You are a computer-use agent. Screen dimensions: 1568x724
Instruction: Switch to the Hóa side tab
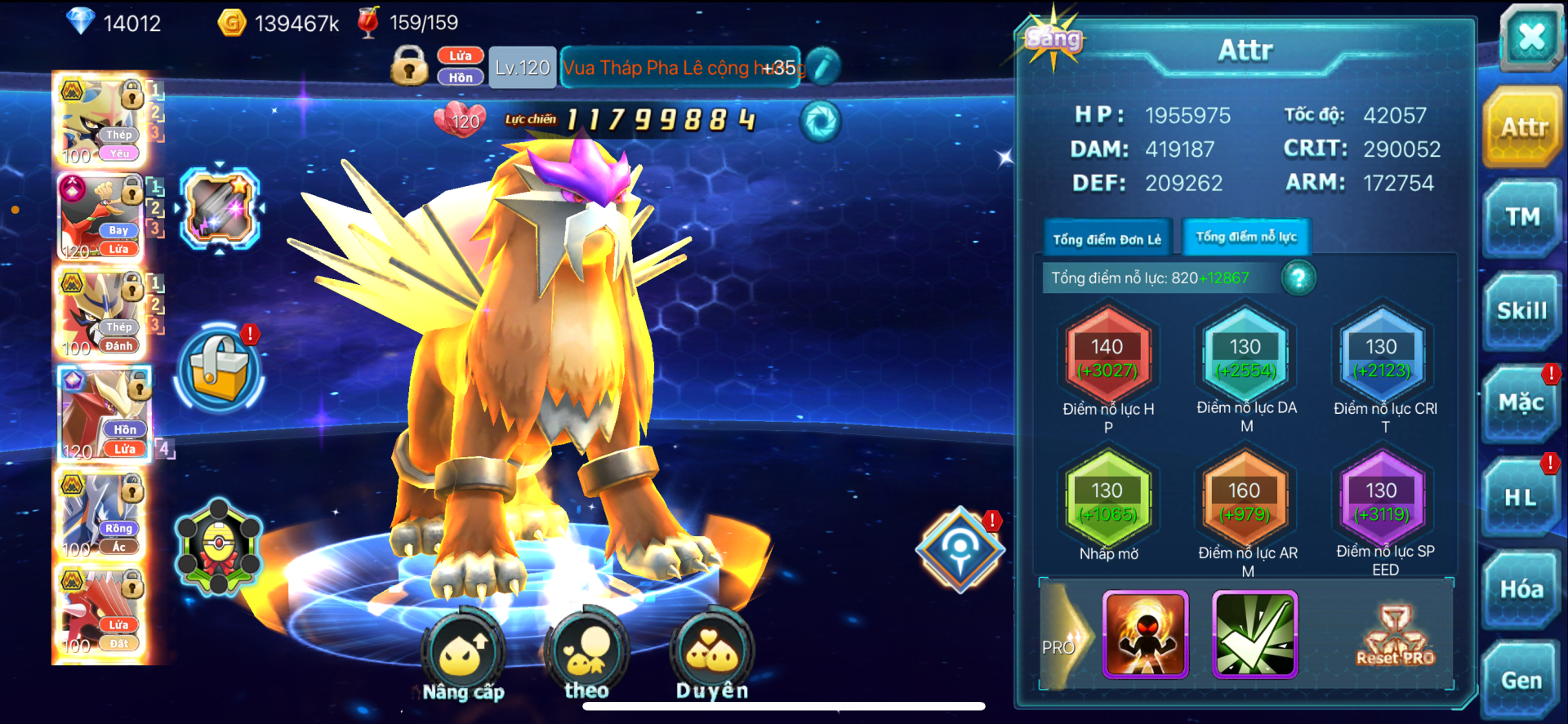[x=1521, y=589]
